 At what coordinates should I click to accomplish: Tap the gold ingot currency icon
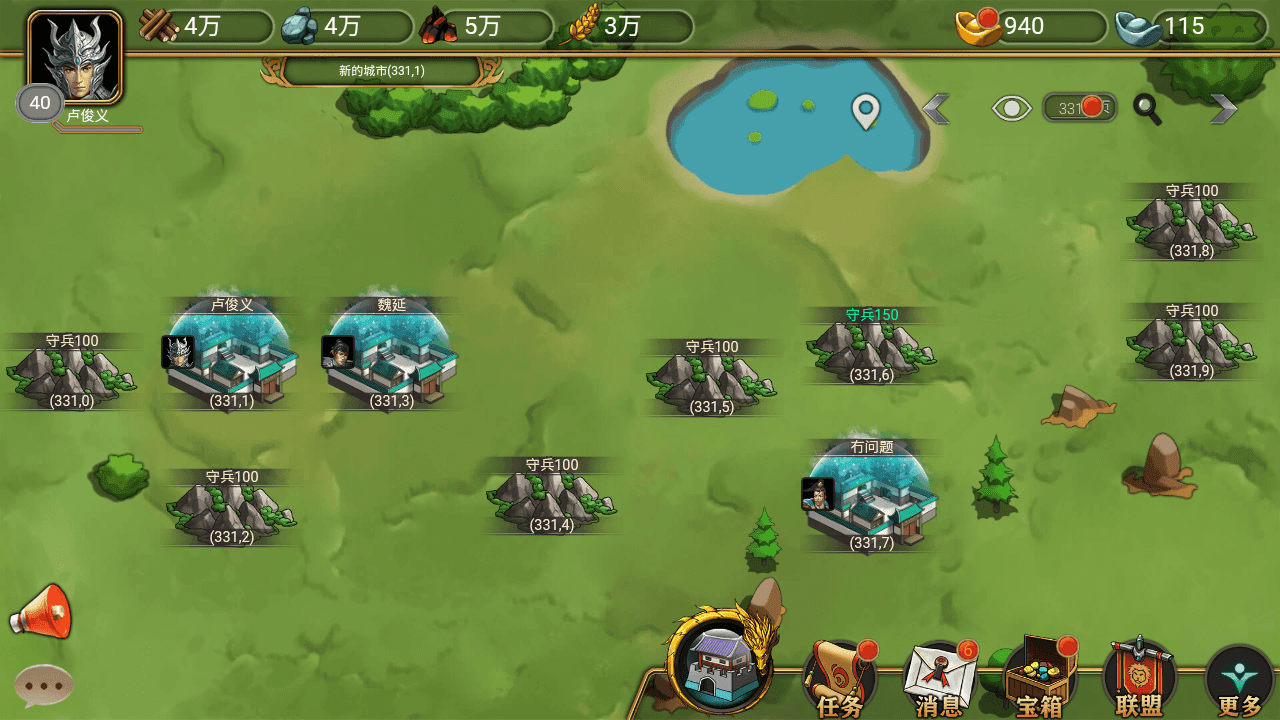[x=978, y=27]
